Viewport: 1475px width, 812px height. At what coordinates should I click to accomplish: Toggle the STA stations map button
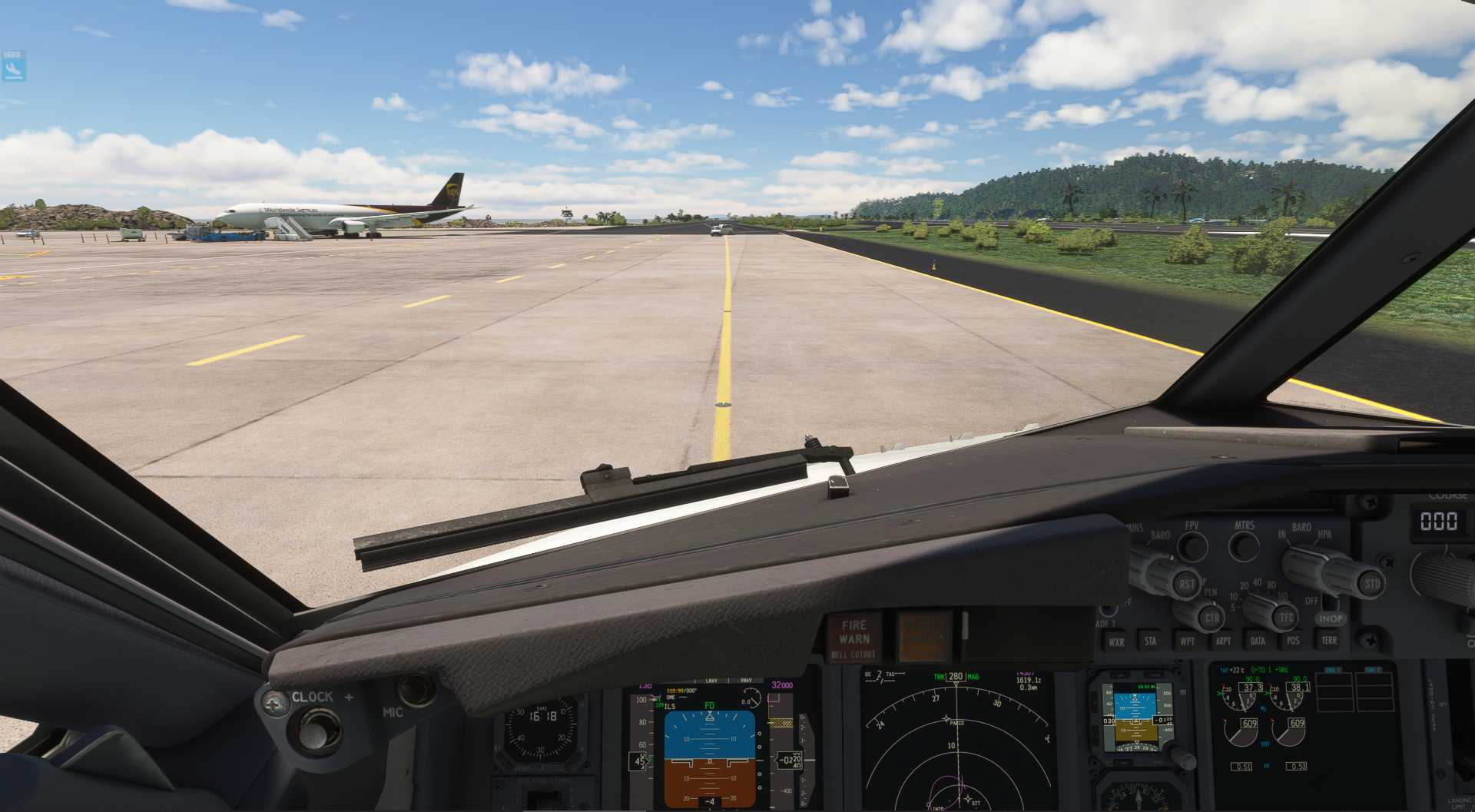click(1150, 641)
